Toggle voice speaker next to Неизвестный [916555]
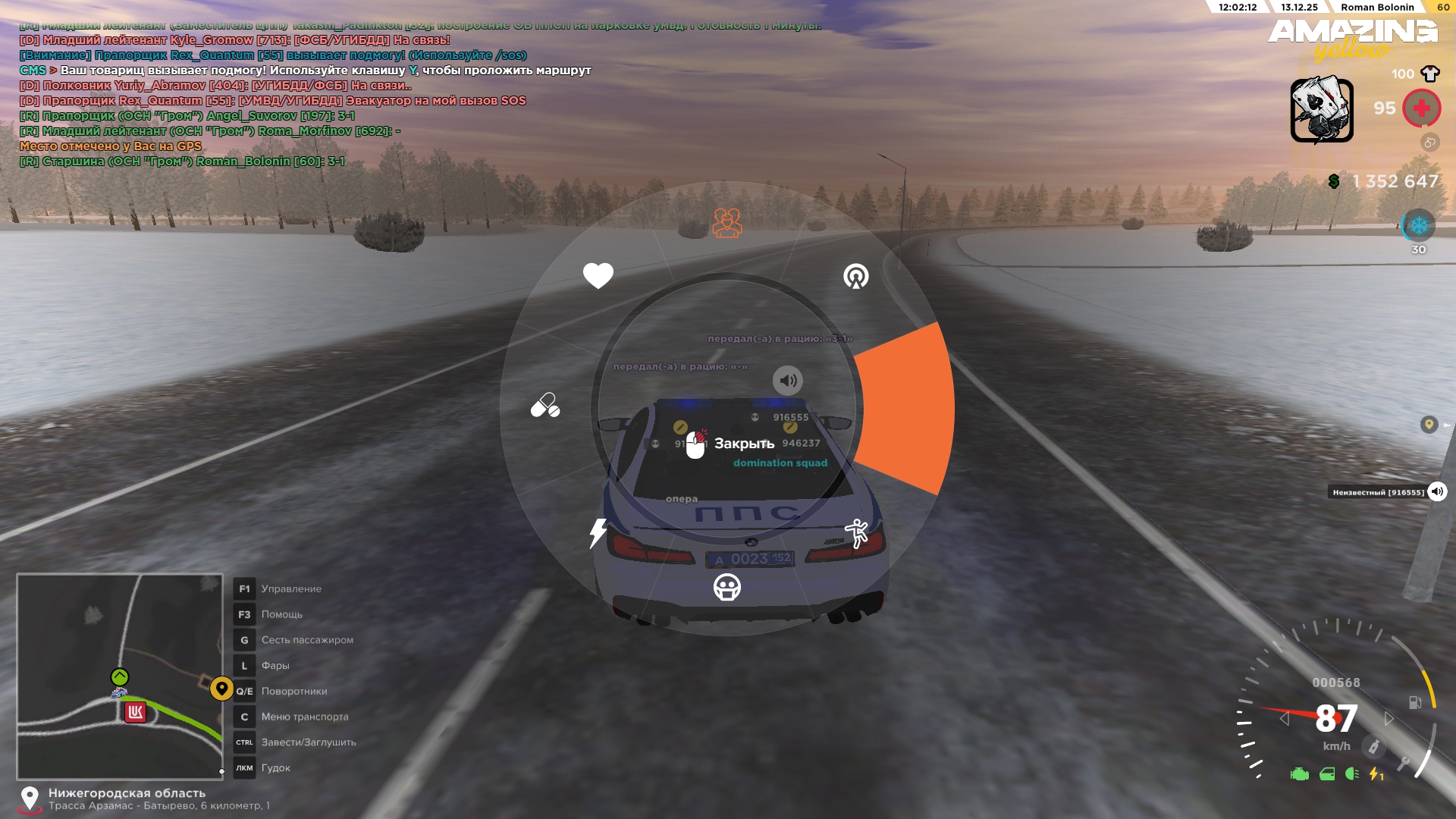 pos(1436,492)
